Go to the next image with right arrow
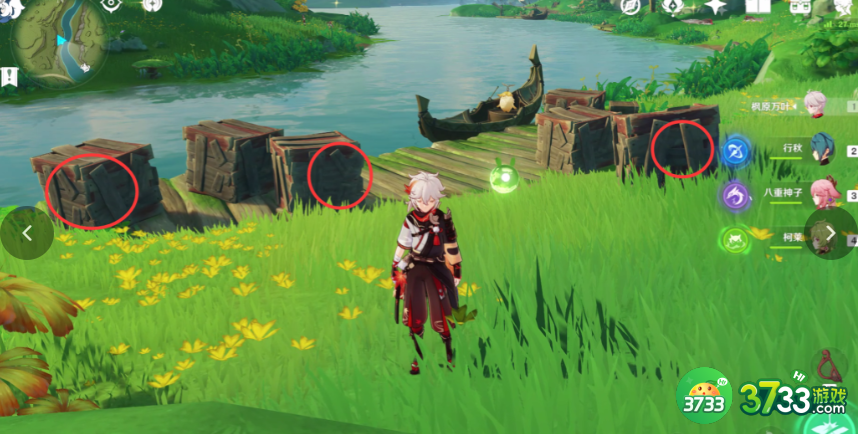 830,233
